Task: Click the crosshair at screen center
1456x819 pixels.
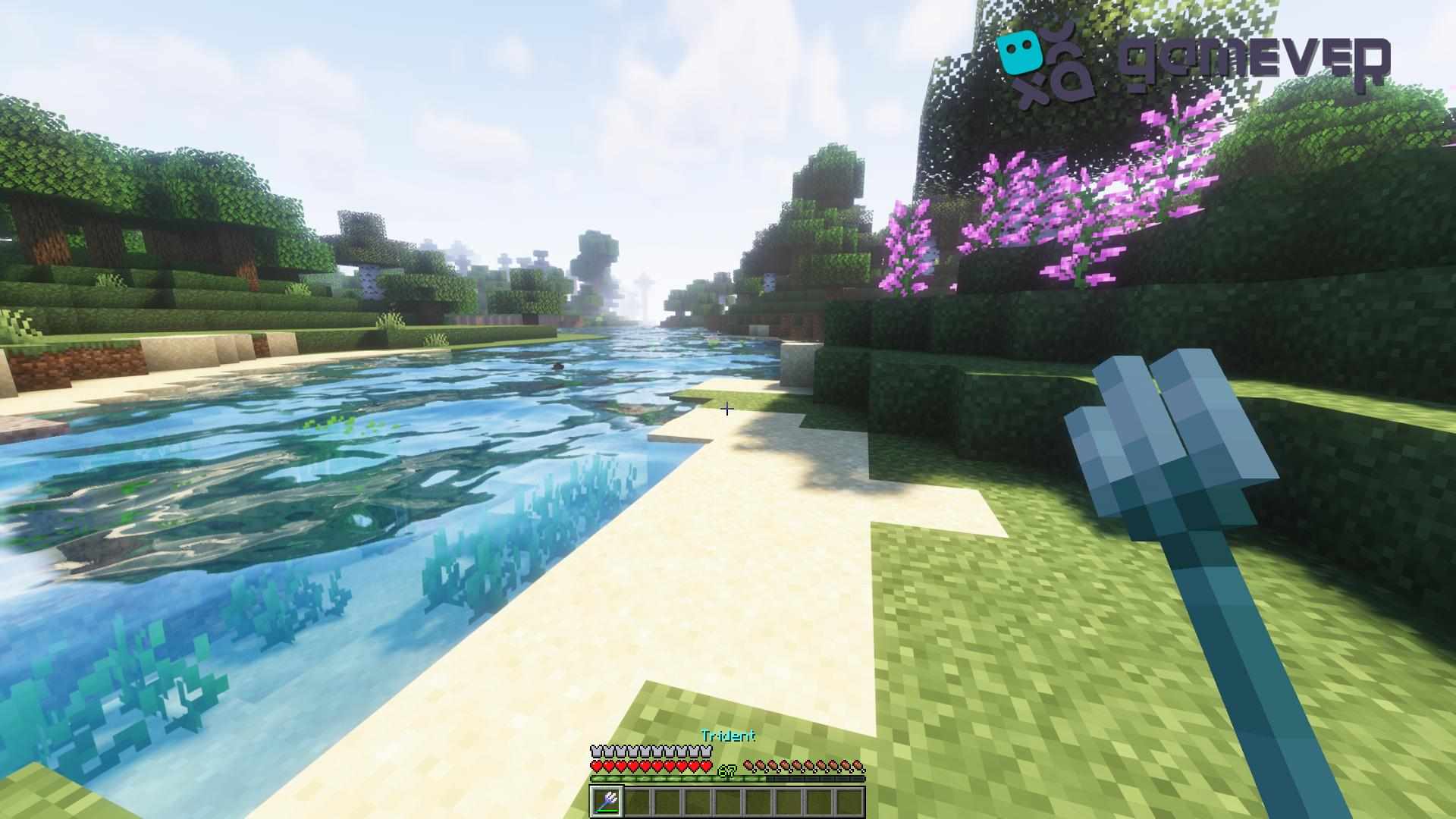Action: click(726, 409)
